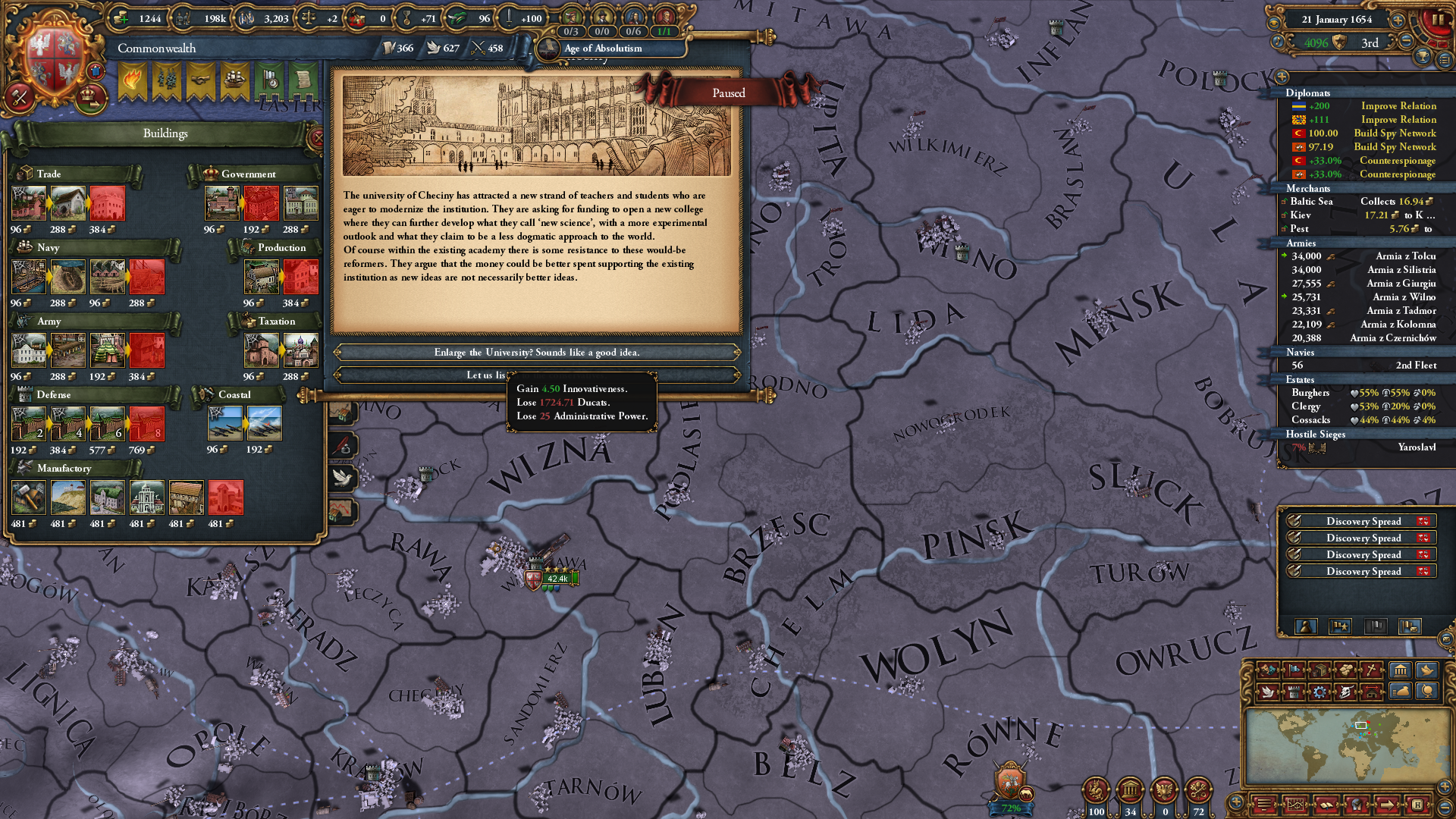Open the trade goods map mode icon
Image resolution: width=1456 pixels, height=819 pixels.
1319,670
